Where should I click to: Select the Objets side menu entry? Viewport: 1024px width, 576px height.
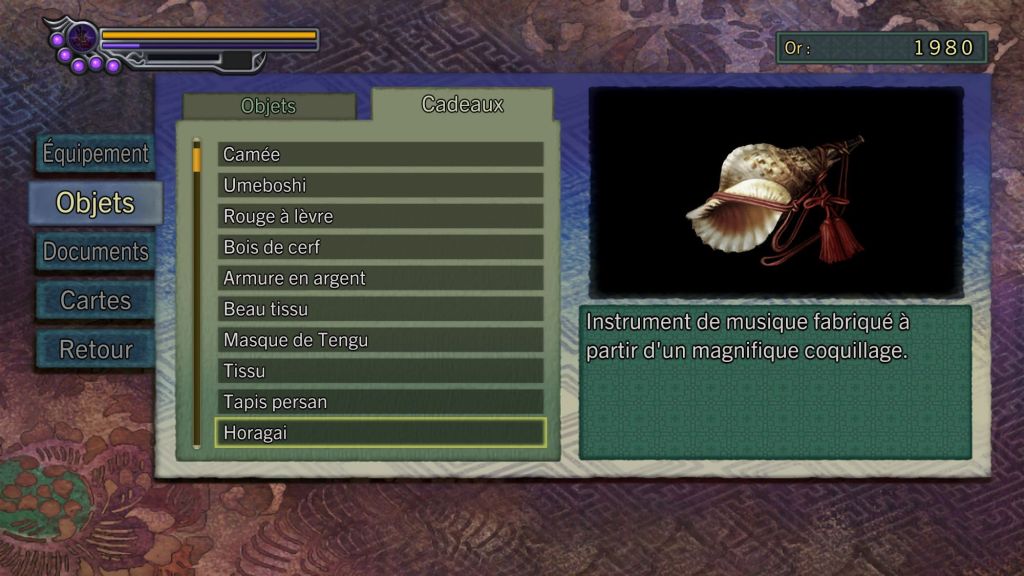(95, 203)
